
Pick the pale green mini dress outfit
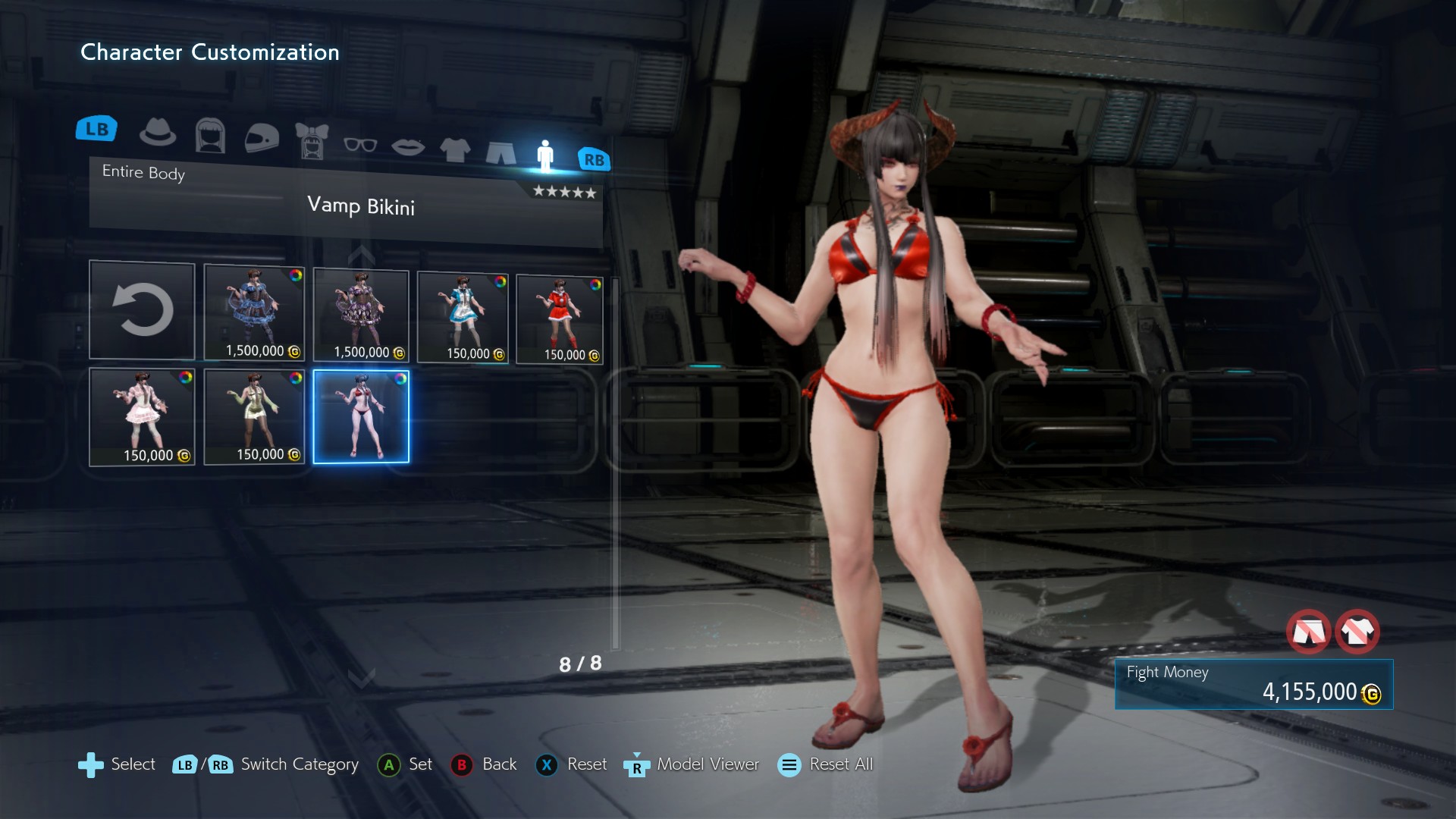(x=254, y=416)
